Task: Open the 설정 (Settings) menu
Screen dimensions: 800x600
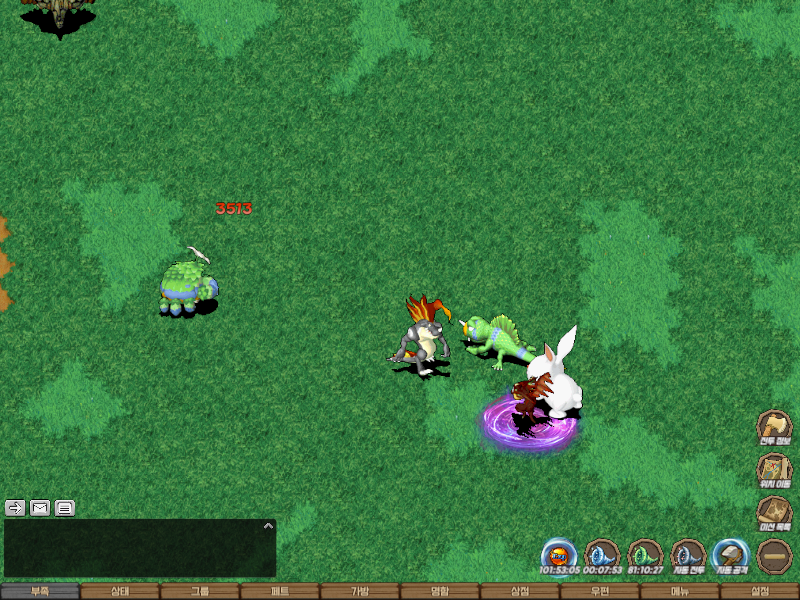Action: point(760,591)
